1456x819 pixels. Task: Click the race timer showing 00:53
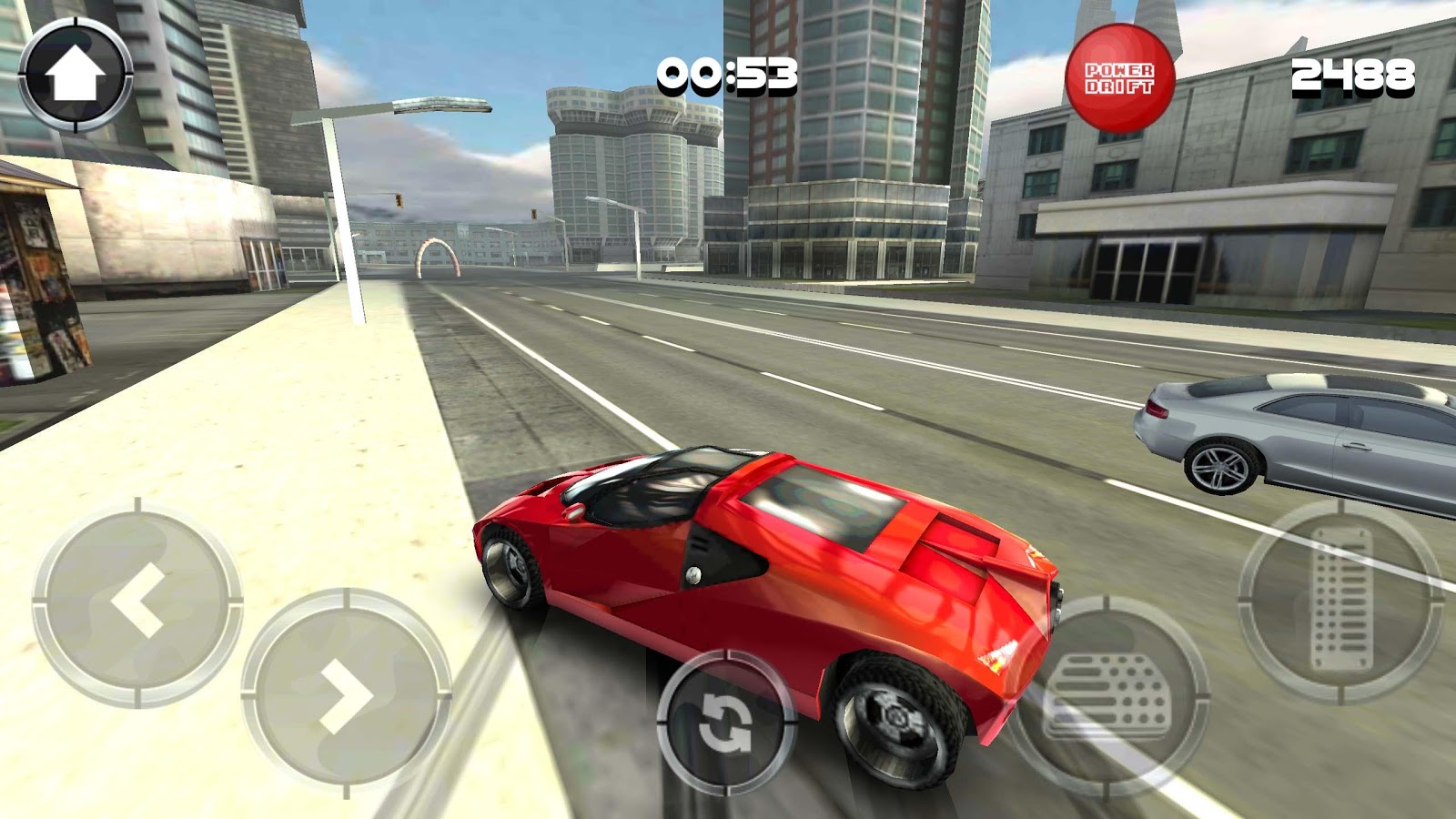point(728,75)
